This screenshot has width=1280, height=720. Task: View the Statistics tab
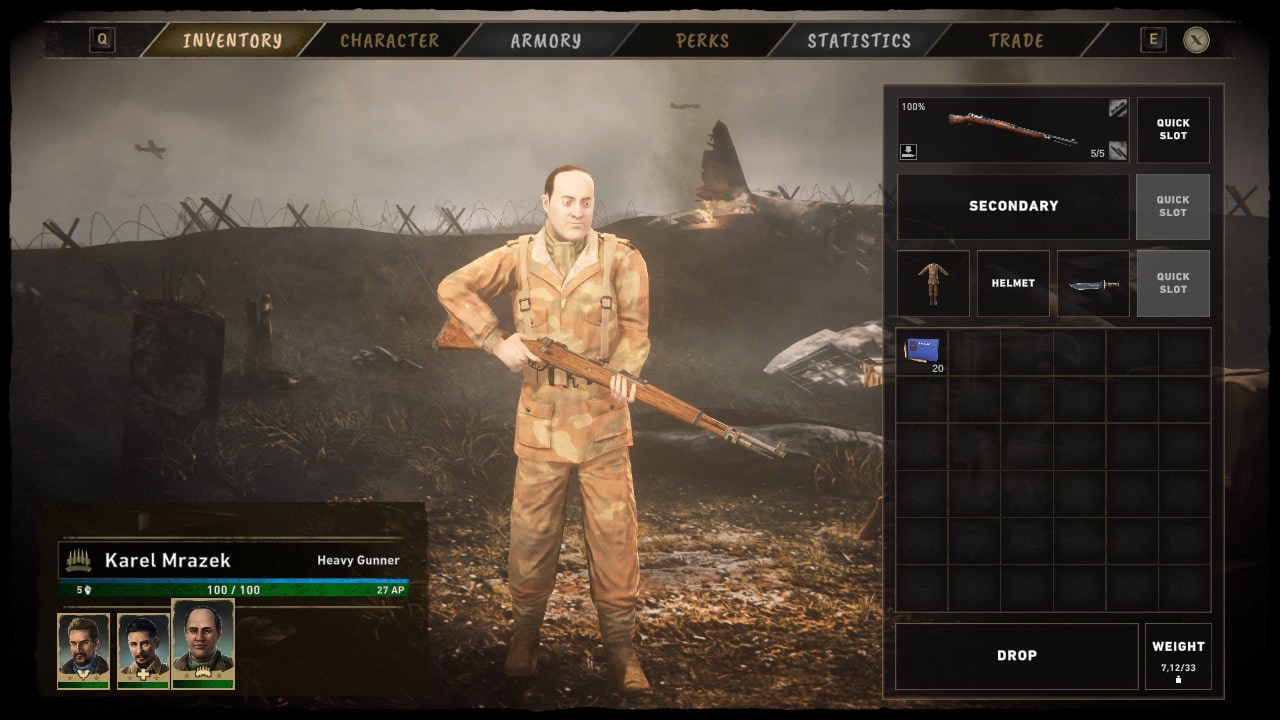pyautogui.click(x=859, y=41)
